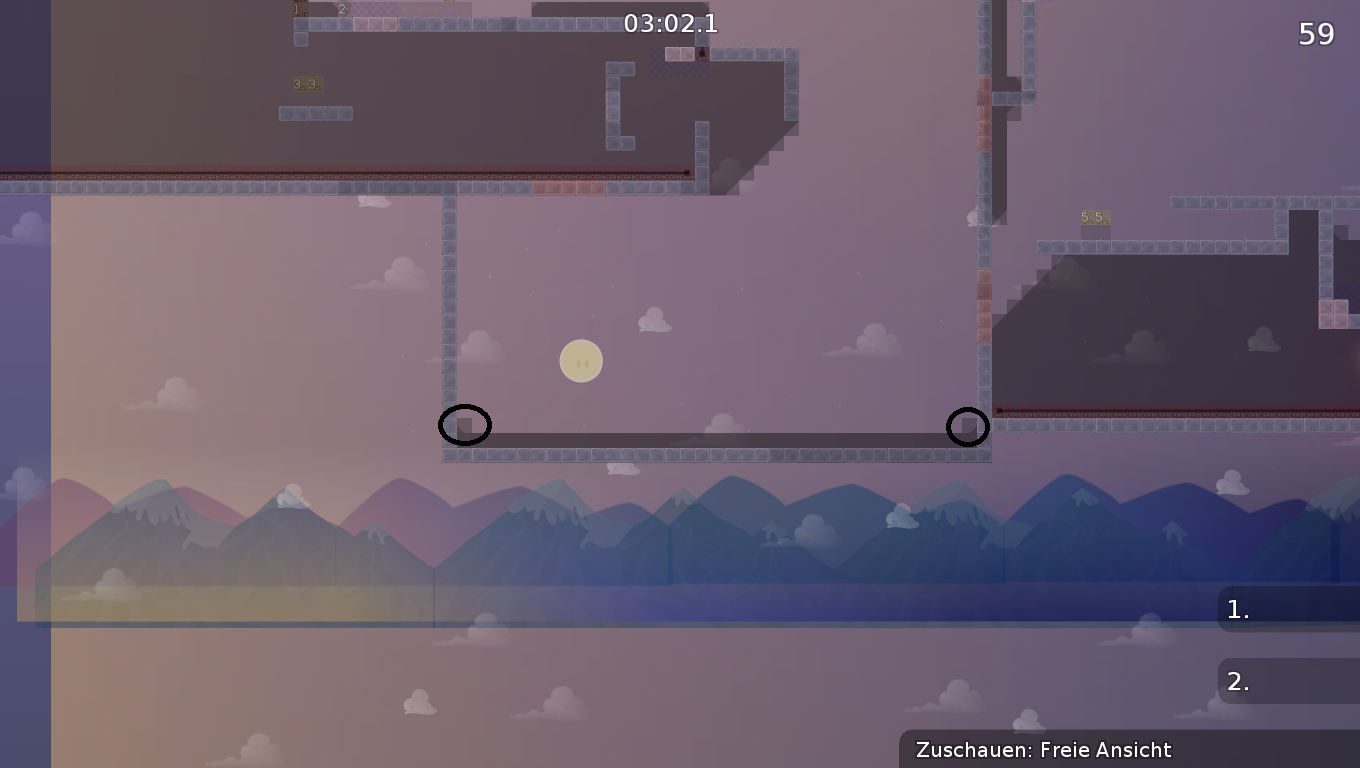Click the leaderboard slot marked 2.
The image size is (1360, 768).
pyautogui.click(x=1237, y=681)
